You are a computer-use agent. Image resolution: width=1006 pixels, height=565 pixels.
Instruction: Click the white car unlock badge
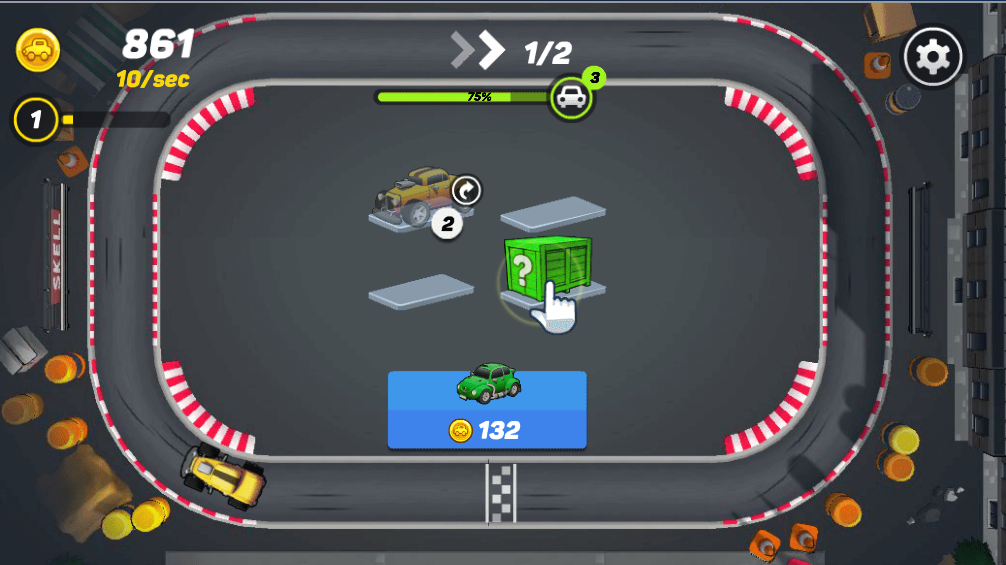tap(571, 97)
